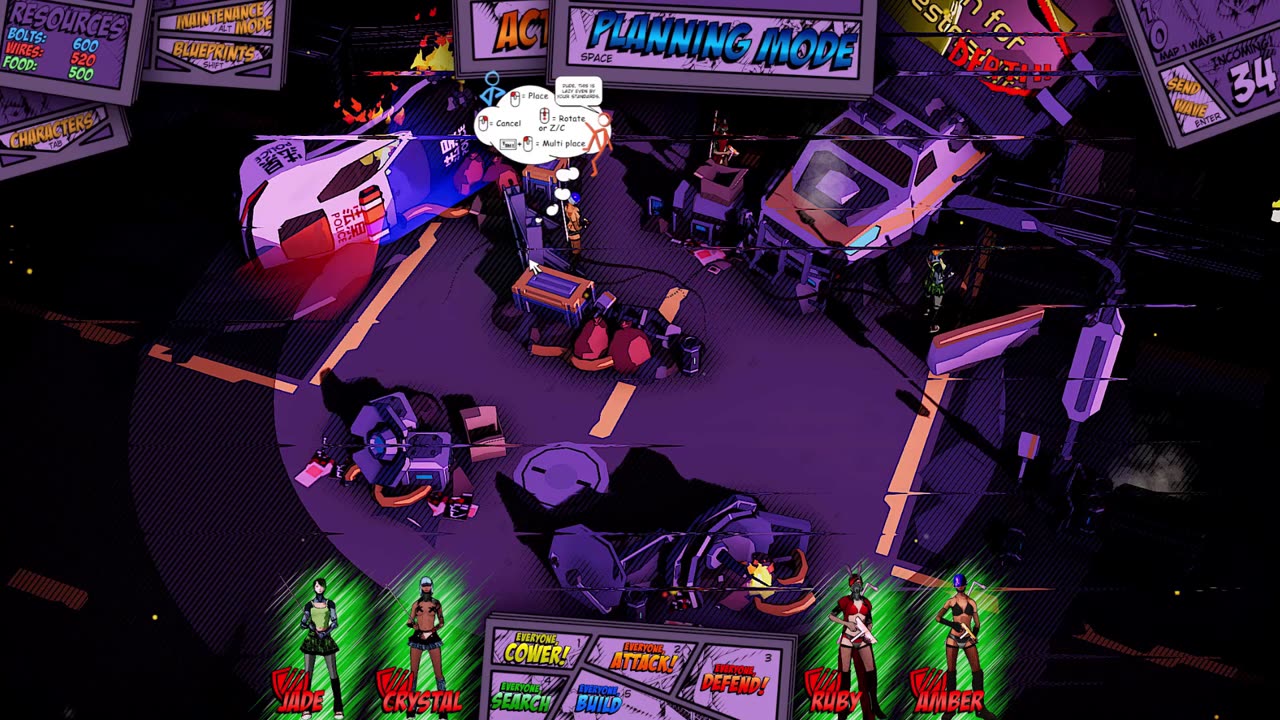Order Everyone Cower!
The image size is (1280, 720).
coord(537,652)
